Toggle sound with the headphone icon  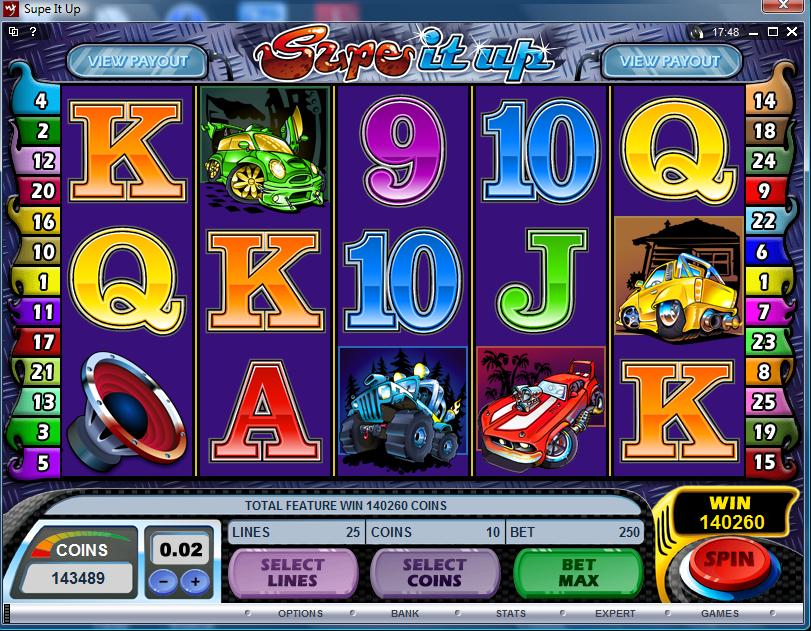pos(697,32)
